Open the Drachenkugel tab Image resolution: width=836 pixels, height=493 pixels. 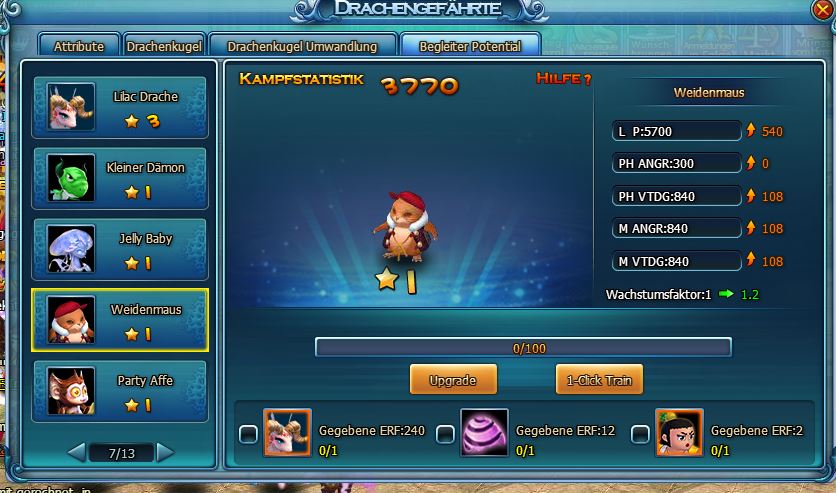click(165, 46)
